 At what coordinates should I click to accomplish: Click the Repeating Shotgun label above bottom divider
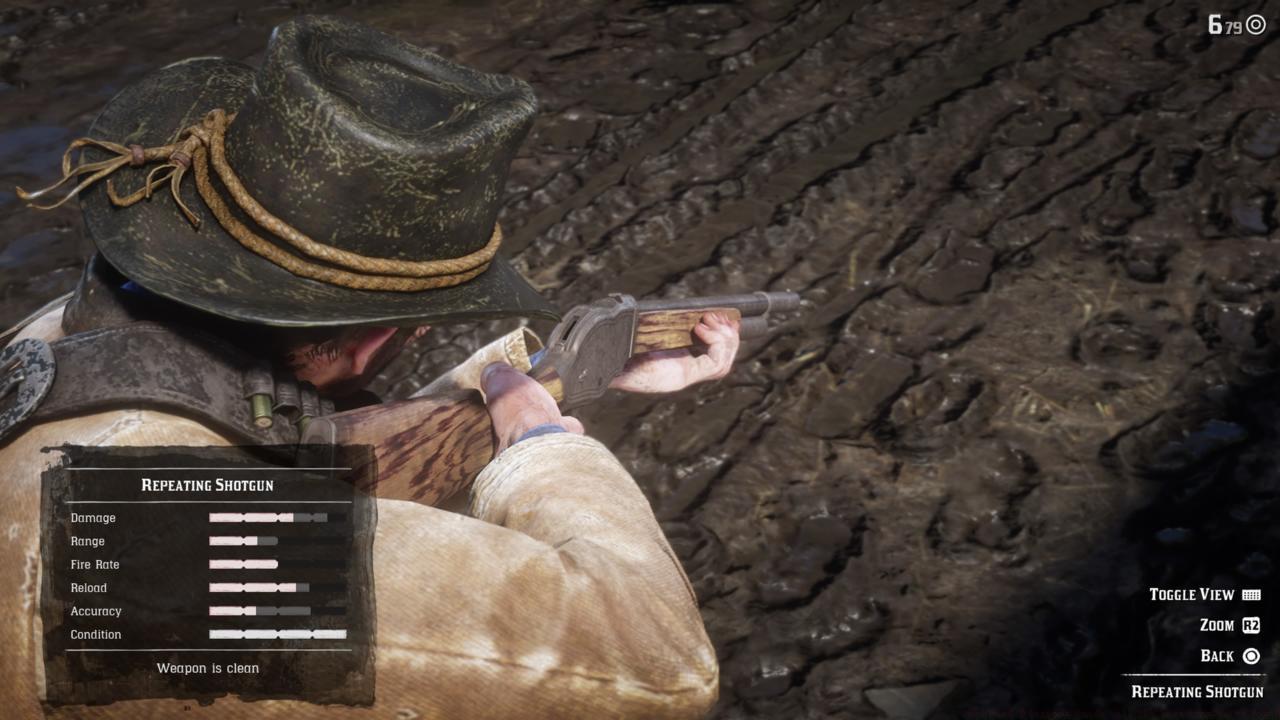click(1199, 691)
